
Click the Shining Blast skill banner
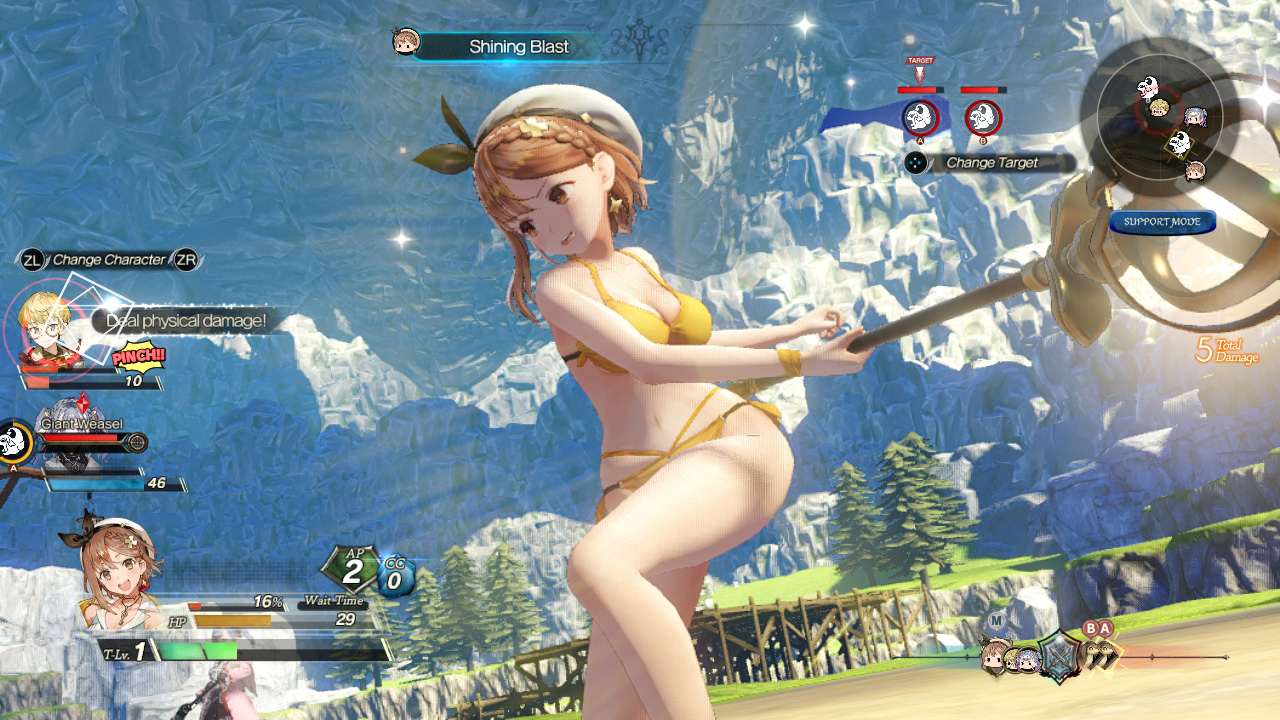(x=519, y=46)
